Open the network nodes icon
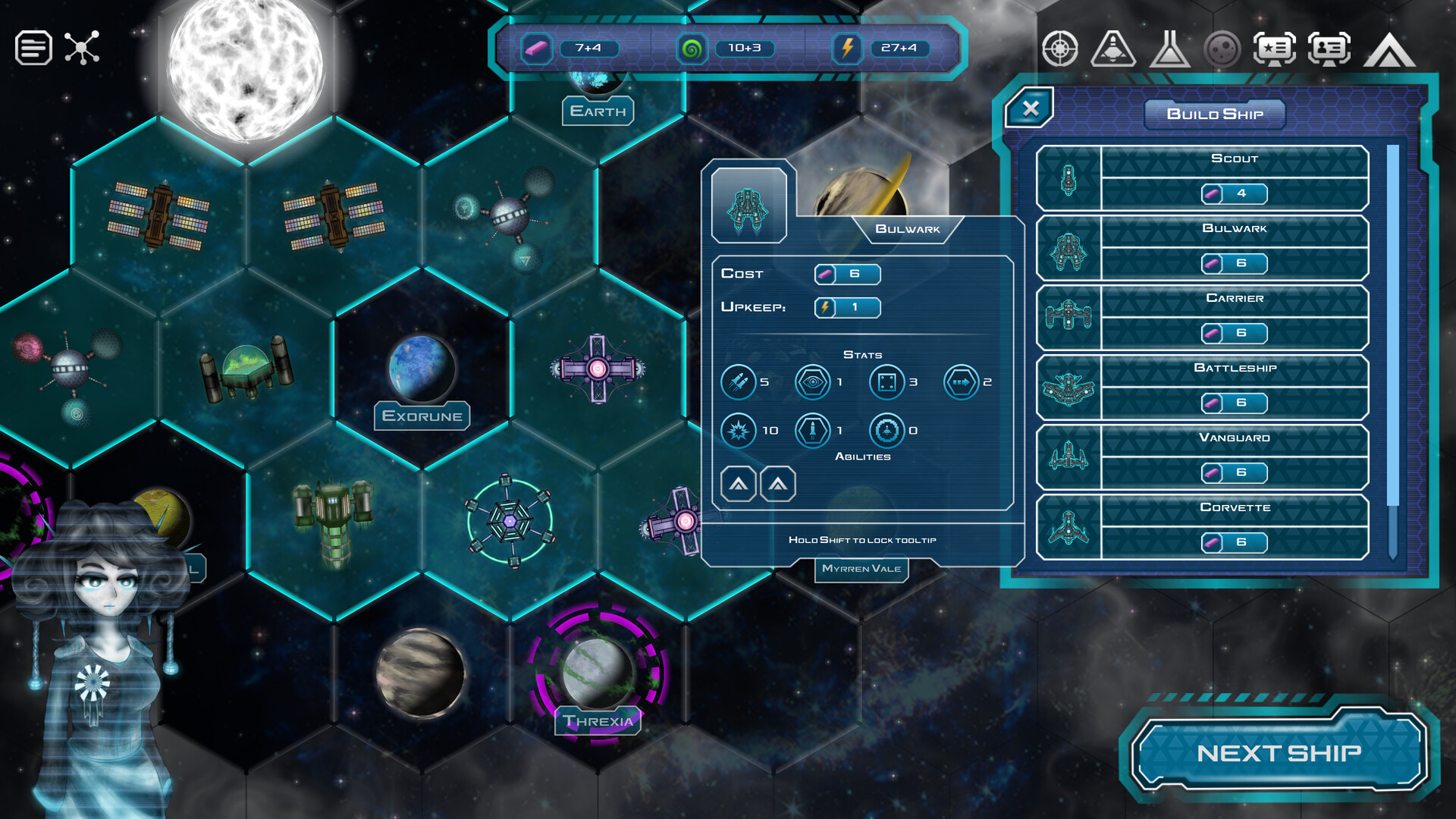The width and height of the screenshot is (1456, 819). pyautogui.click(x=82, y=48)
